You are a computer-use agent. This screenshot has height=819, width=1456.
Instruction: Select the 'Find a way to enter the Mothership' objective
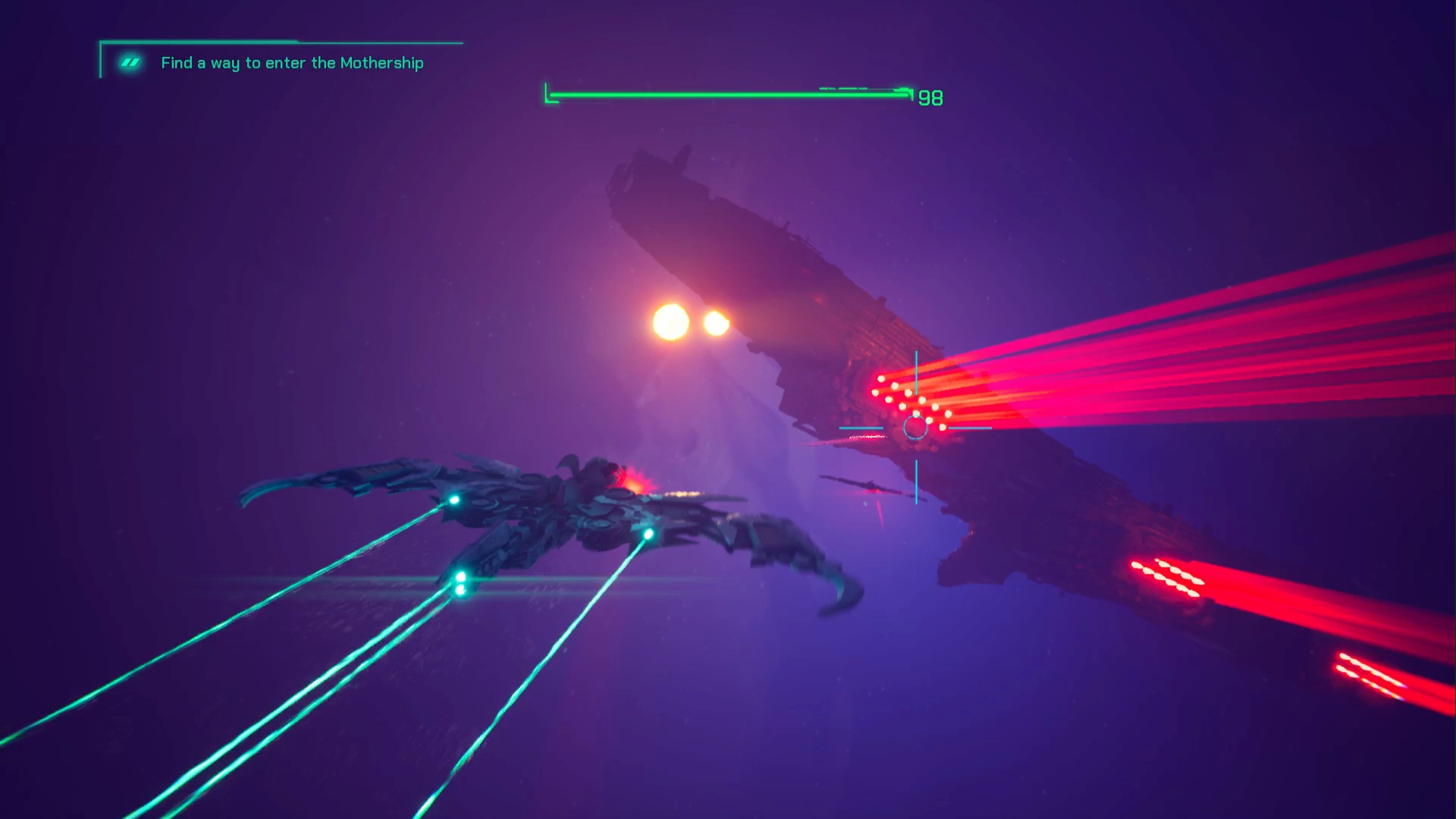pyautogui.click(x=292, y=63)
